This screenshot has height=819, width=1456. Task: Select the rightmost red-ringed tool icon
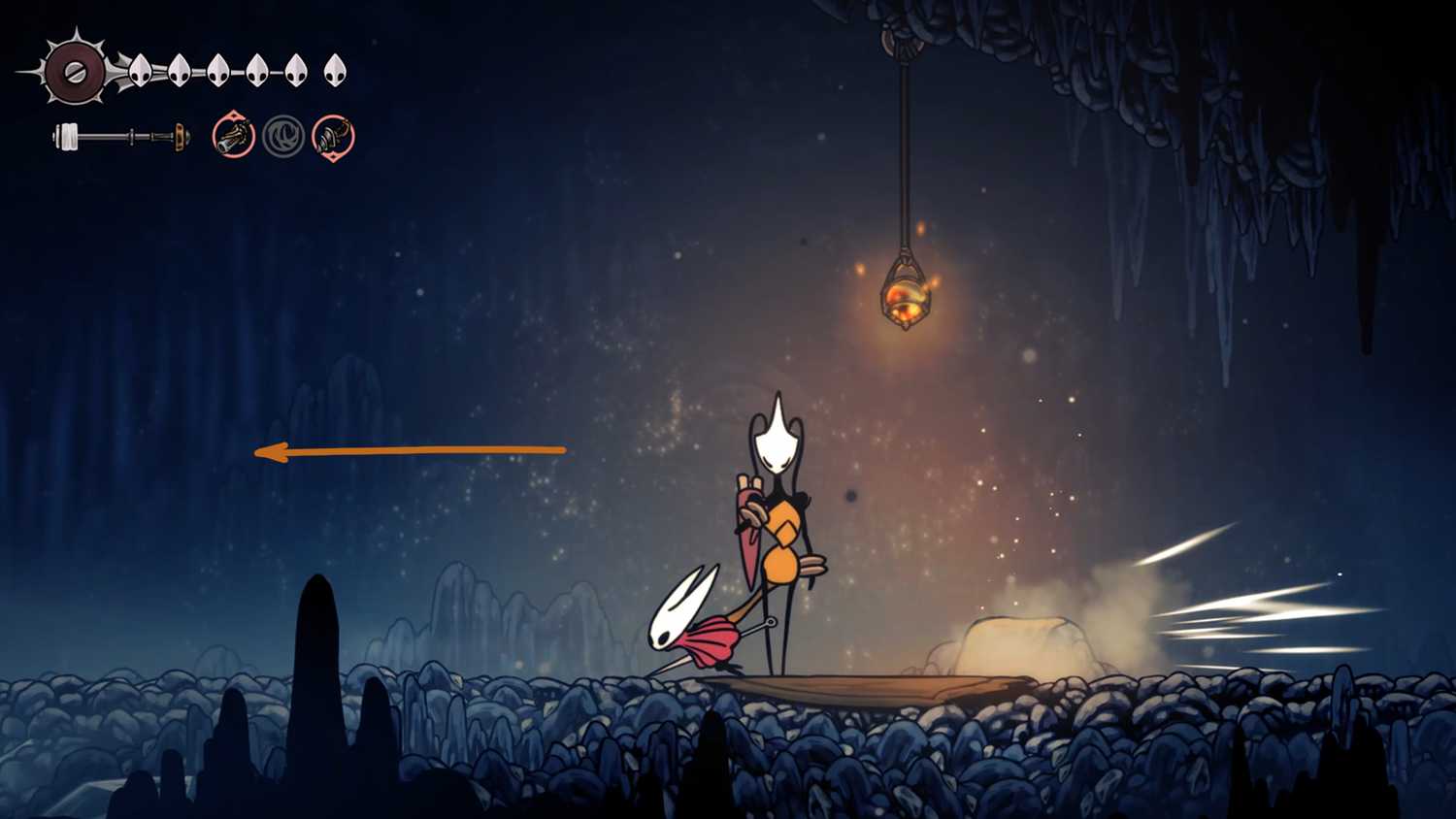(x=334, y=138)
